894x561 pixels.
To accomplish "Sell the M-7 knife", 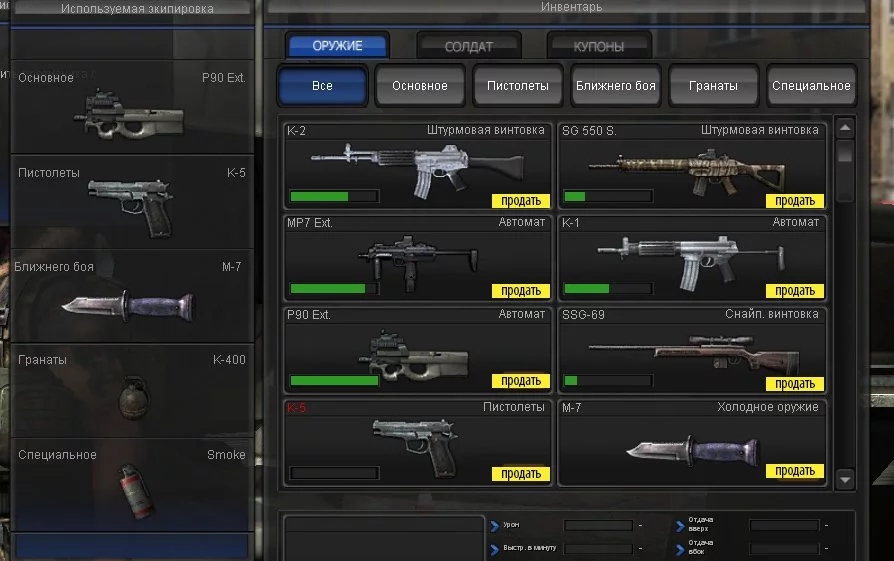I will (x=795, y=471).
